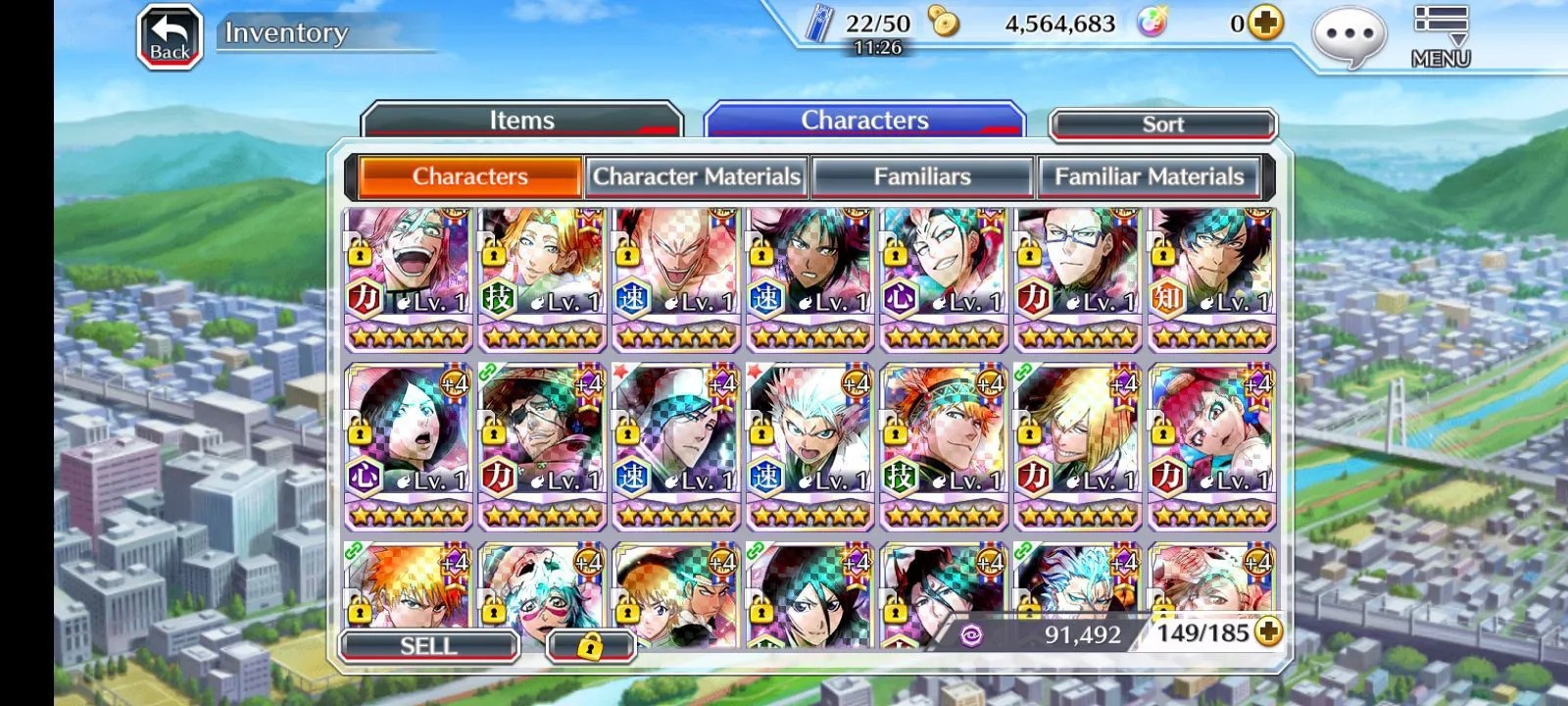Toggle the gold padlock lock button
This screenshot has height=706, width=1568.
tap(590, 645)
